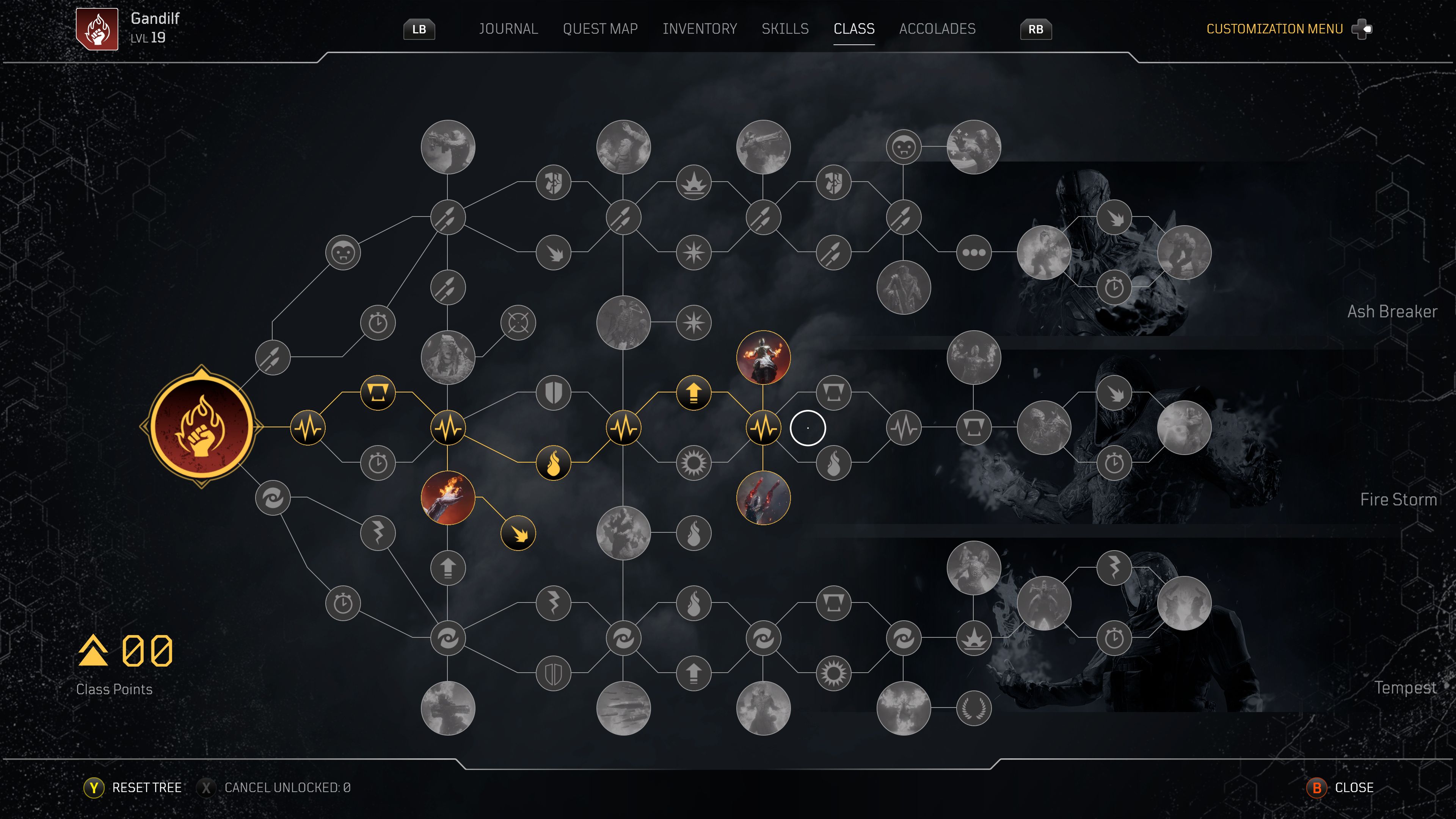The width and height of the screenshot is (1456, 819).
Task: Select the unlocked gold flame node
Action: click(553, 462)
